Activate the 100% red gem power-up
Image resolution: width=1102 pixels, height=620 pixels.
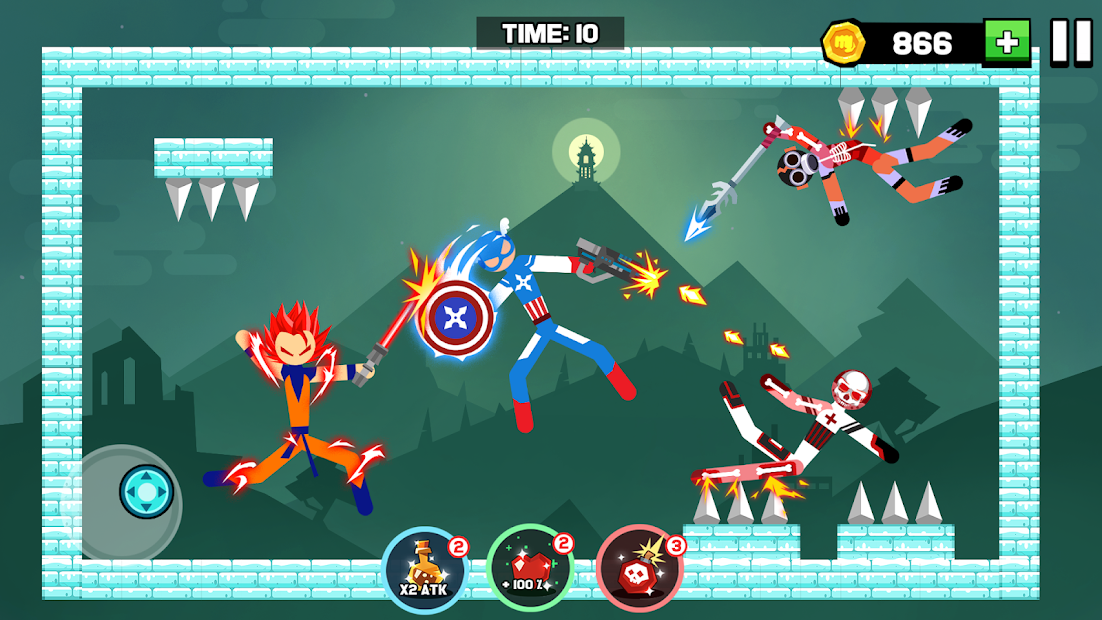pos(530,570)
